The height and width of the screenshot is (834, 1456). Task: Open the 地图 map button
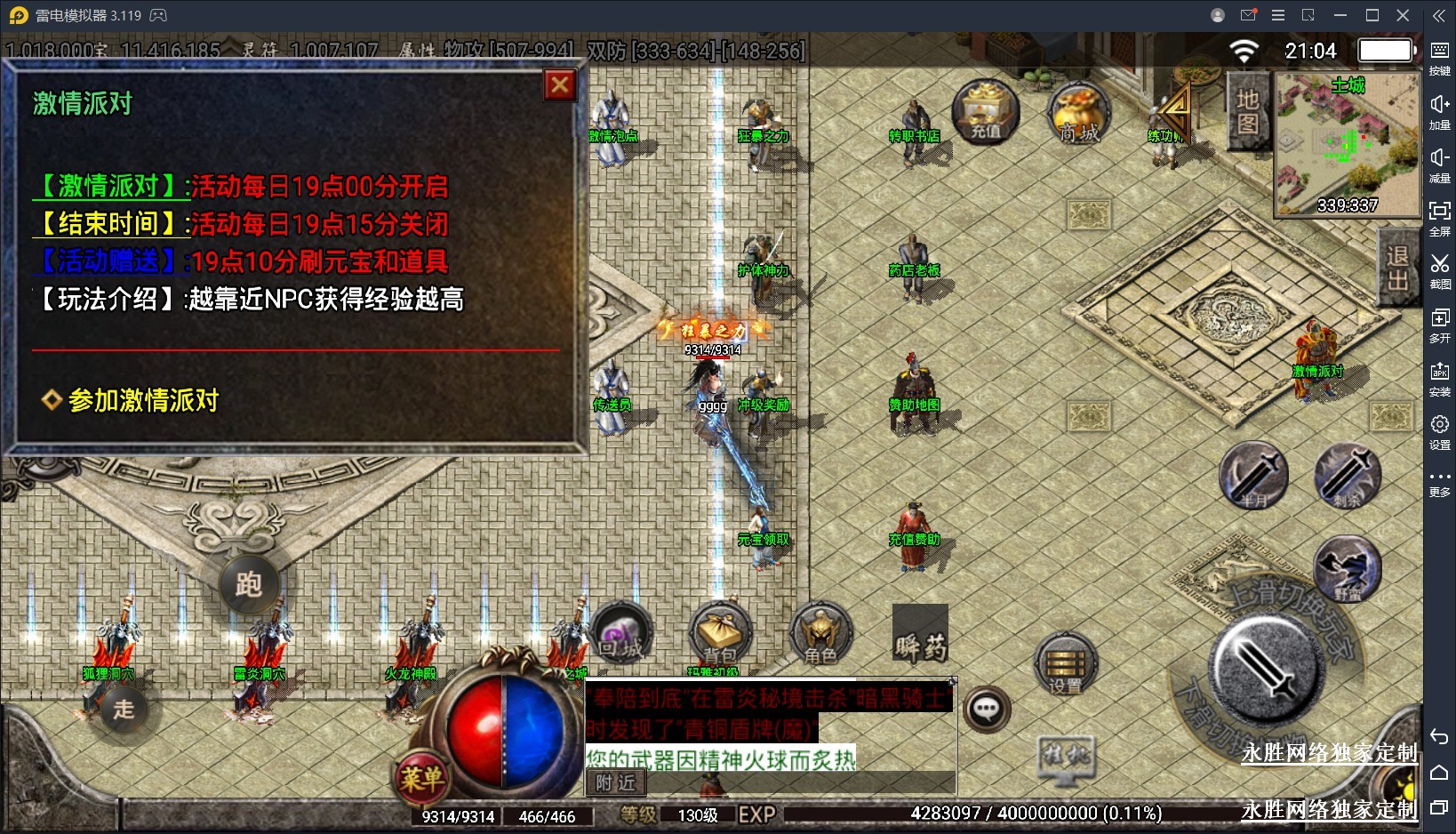tap(1248, 111)
